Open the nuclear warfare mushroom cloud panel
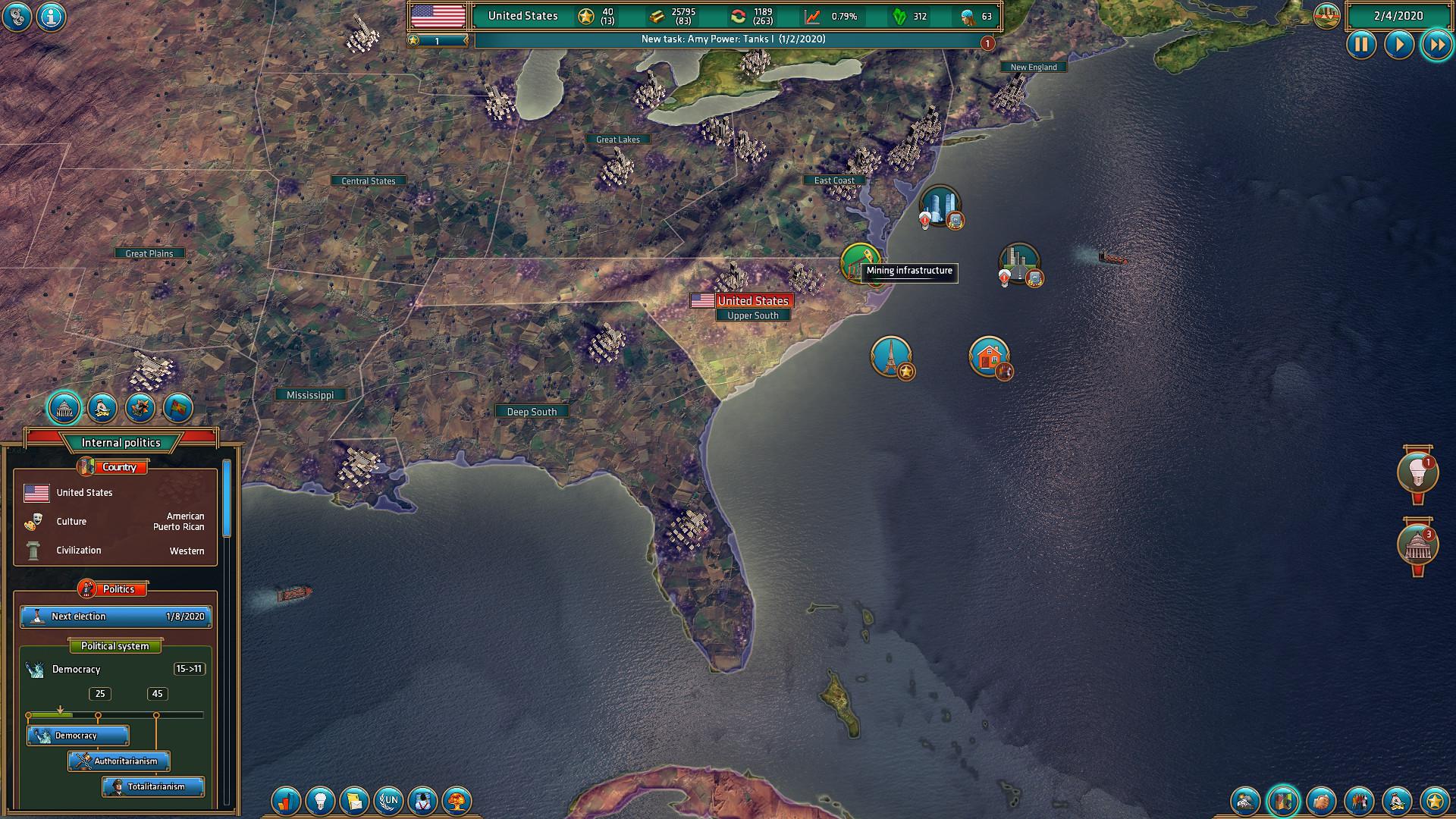The width and height of the screenshot is (1456, 819). 456,801
